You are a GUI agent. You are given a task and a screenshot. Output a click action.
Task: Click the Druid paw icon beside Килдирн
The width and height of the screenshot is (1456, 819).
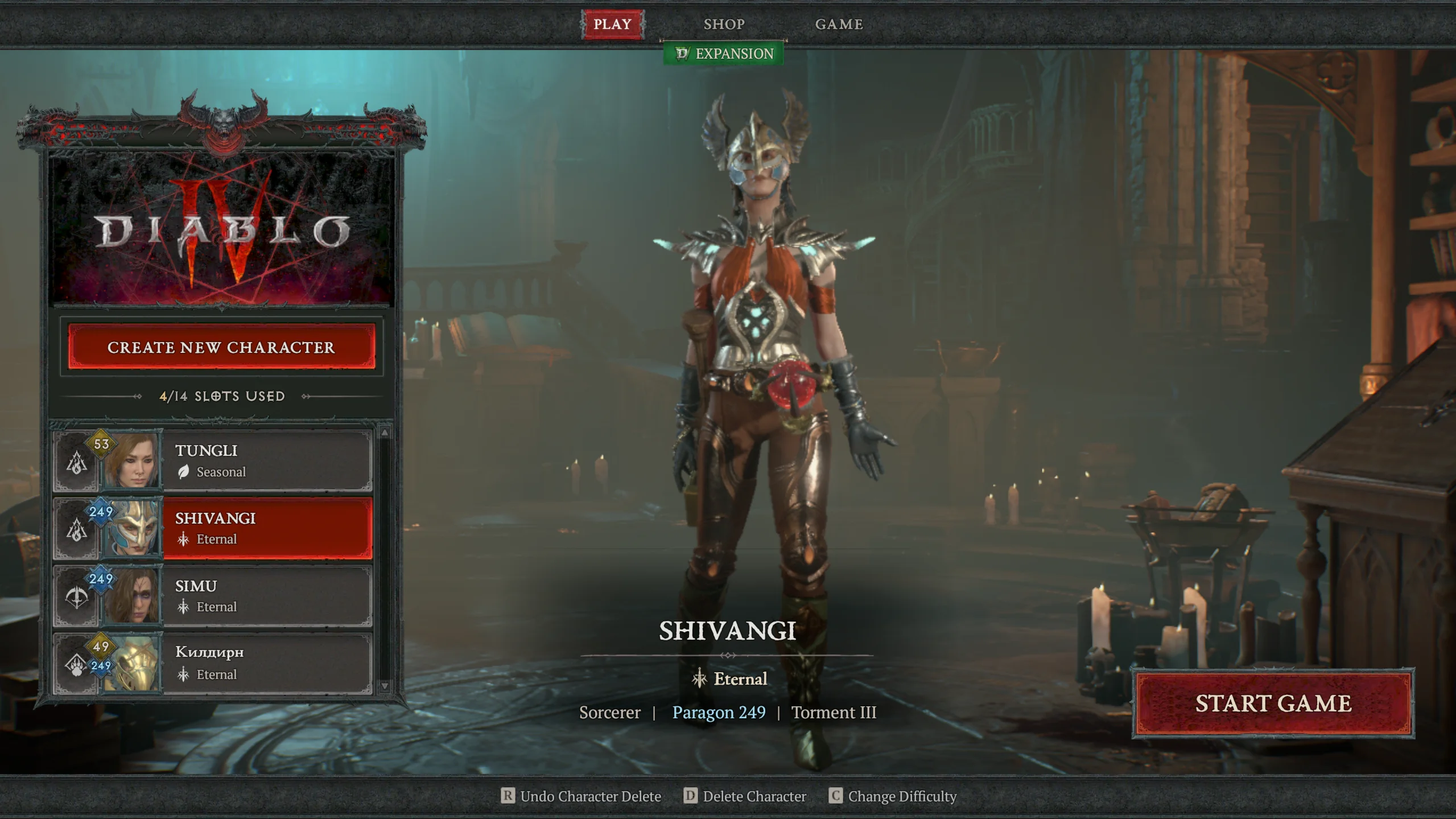pyautogui.click(x=76, y=665)
